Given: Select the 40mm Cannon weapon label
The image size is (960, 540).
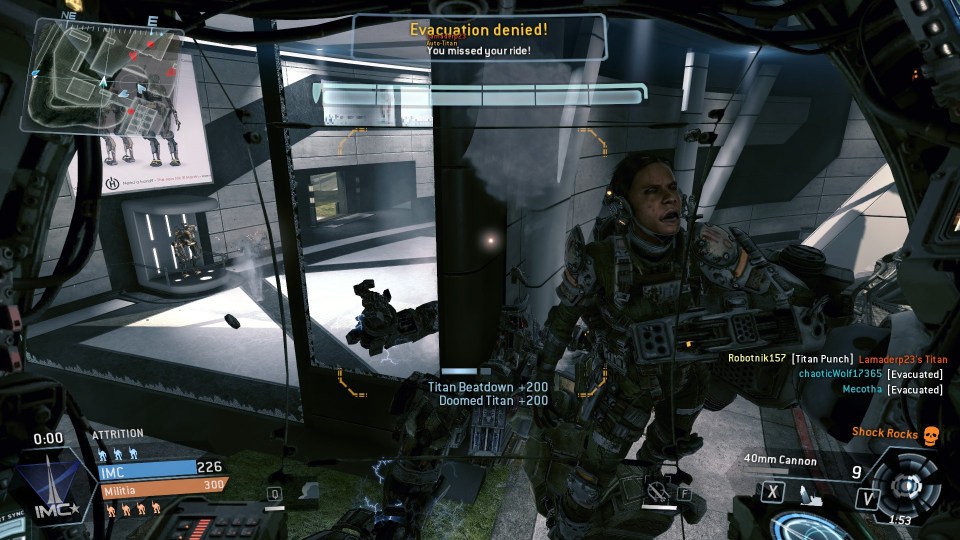Looking at the screenshot, I should (780, 461).
